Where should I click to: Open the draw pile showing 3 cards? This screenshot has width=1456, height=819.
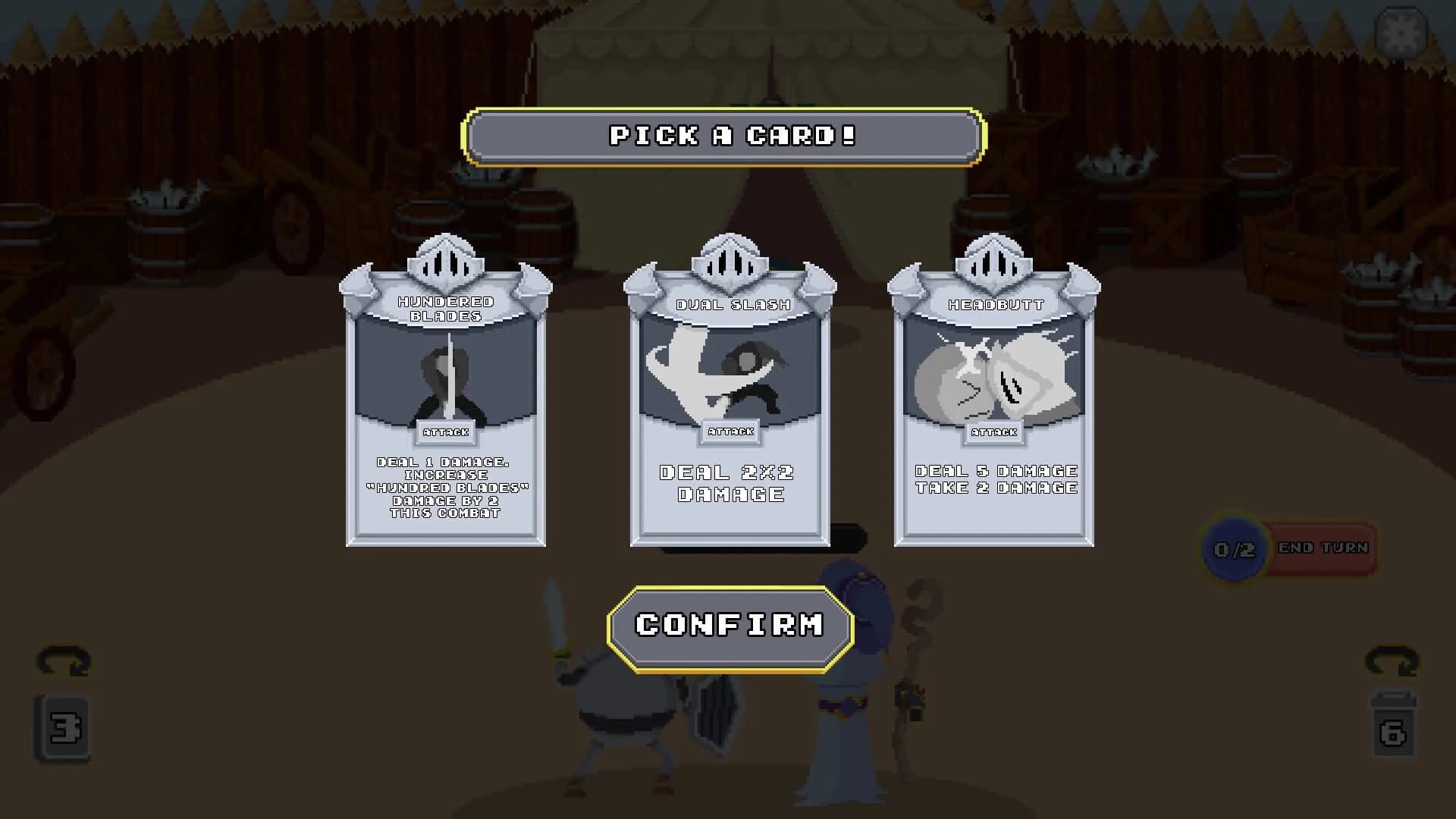pyautogui.click(x=64, y=726)
